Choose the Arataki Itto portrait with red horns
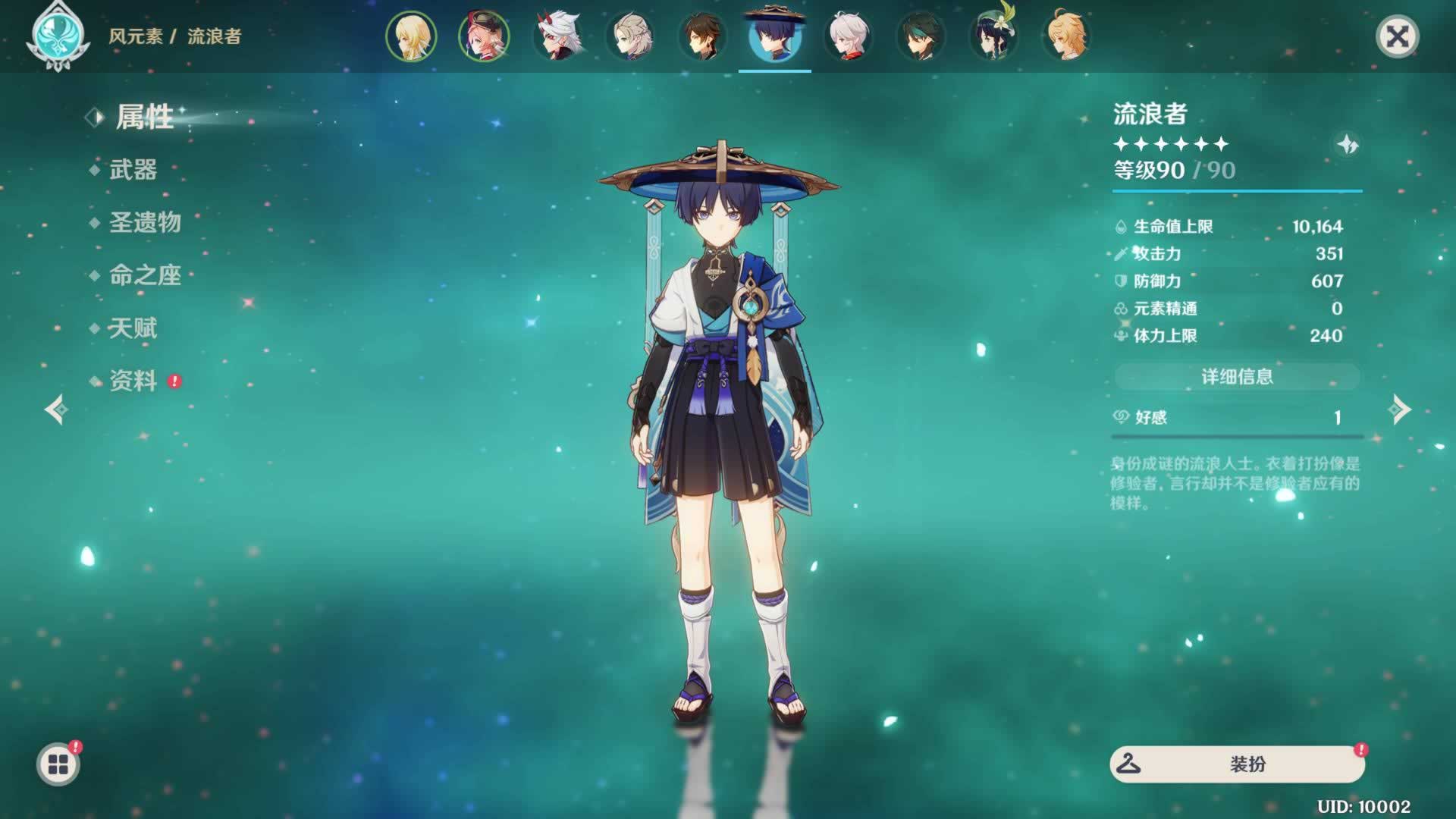 [x=557, y=36]
